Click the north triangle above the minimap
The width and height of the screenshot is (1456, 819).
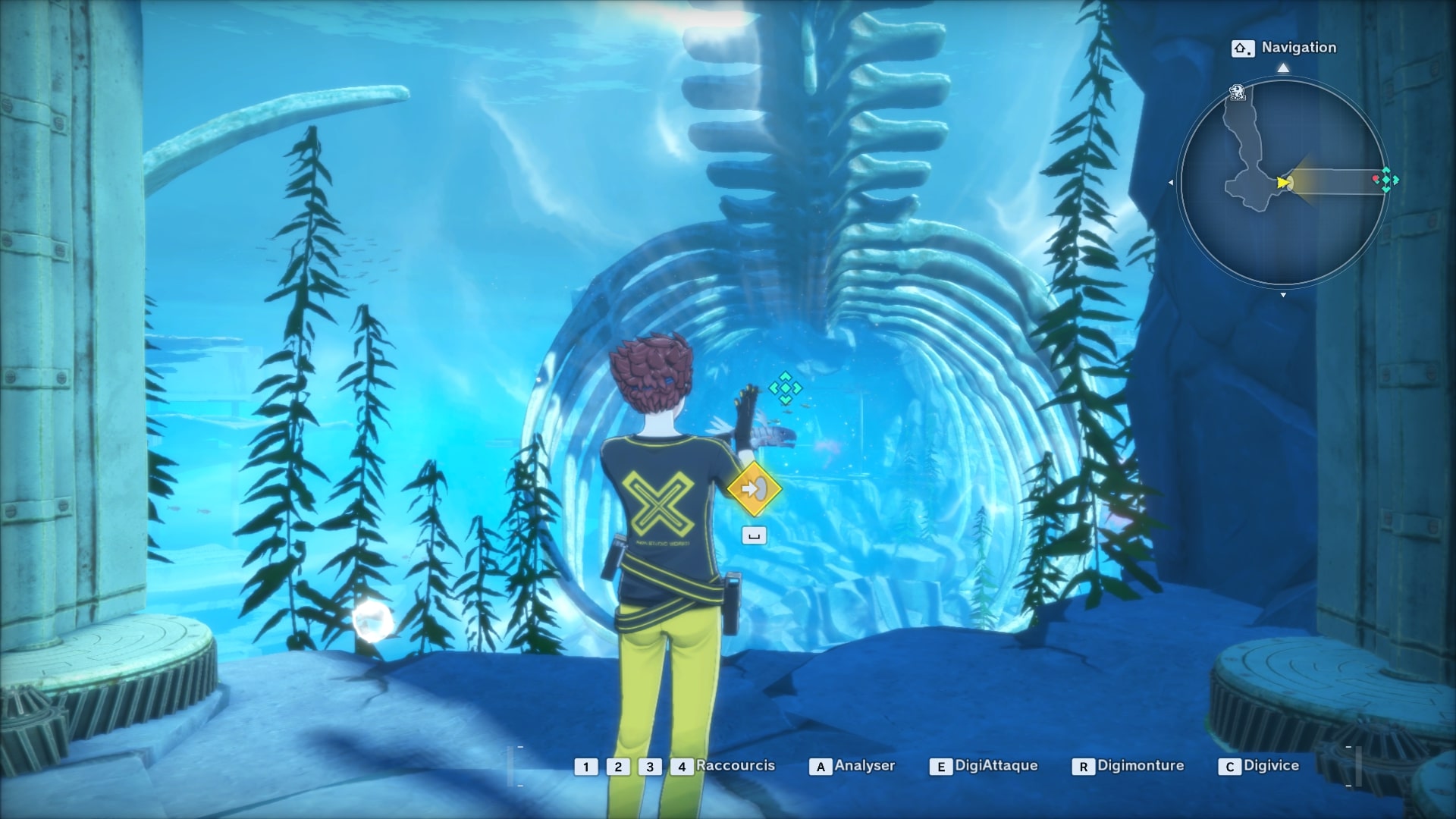pyautogui.click(x=1283, y=67)
